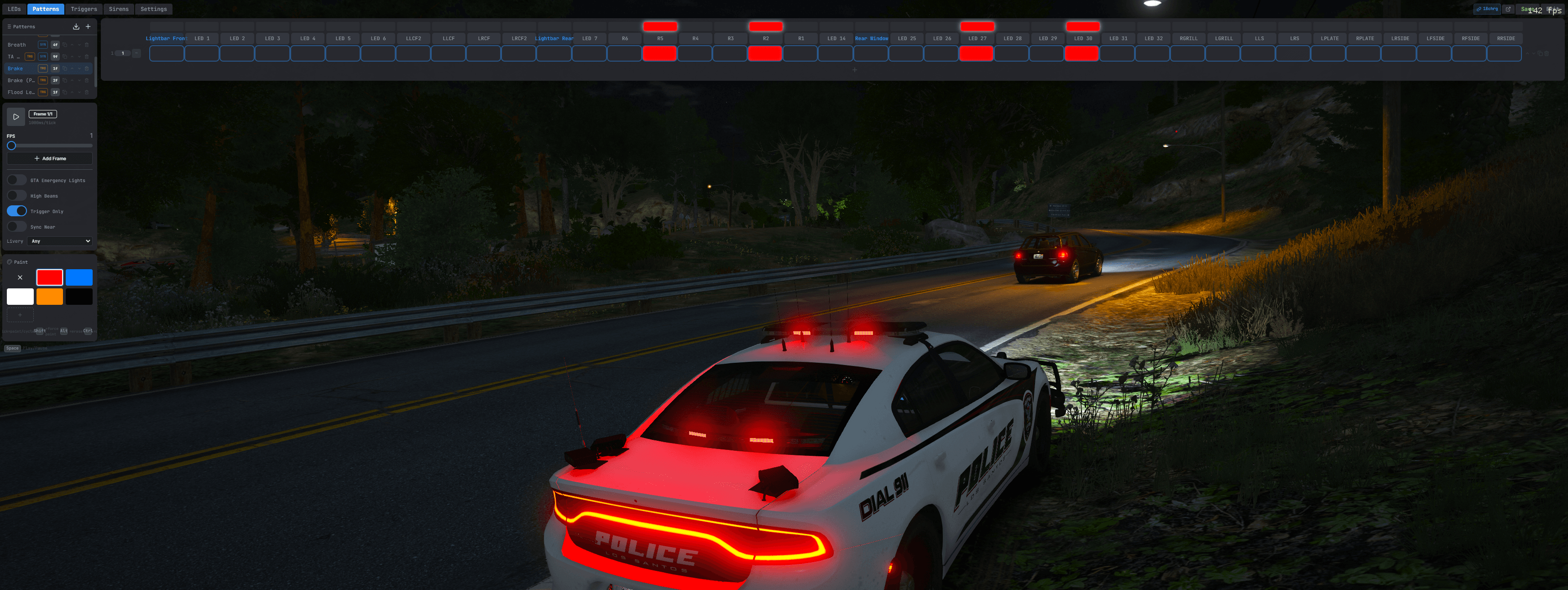Enable the Sync Near toggle

[17, 227]
